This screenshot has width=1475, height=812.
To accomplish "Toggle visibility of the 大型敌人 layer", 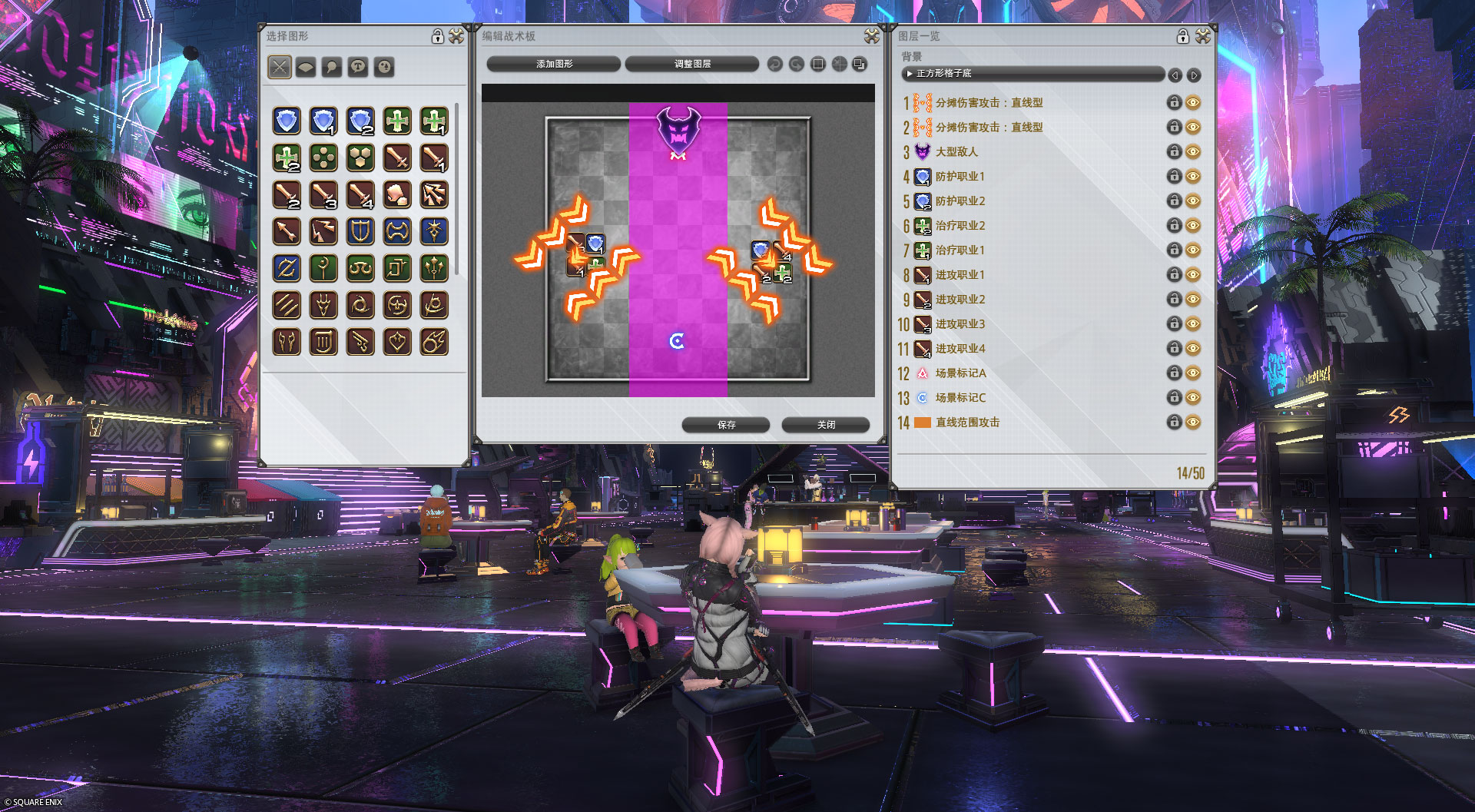I will 1193,151.
